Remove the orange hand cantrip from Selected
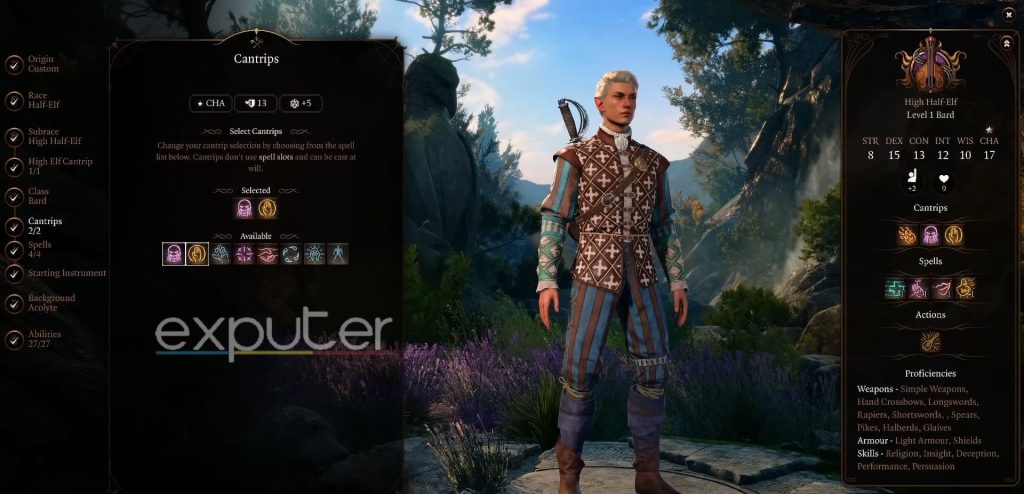 click(x=267, y=208)
